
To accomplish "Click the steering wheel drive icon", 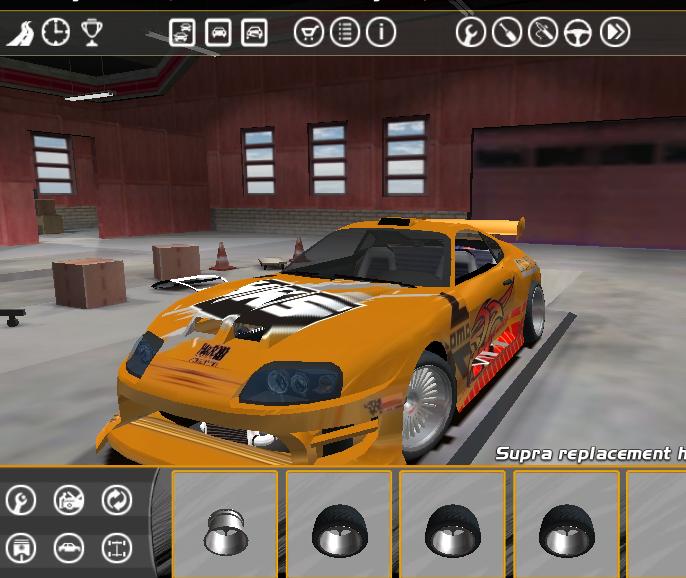I will coord(578,33).
